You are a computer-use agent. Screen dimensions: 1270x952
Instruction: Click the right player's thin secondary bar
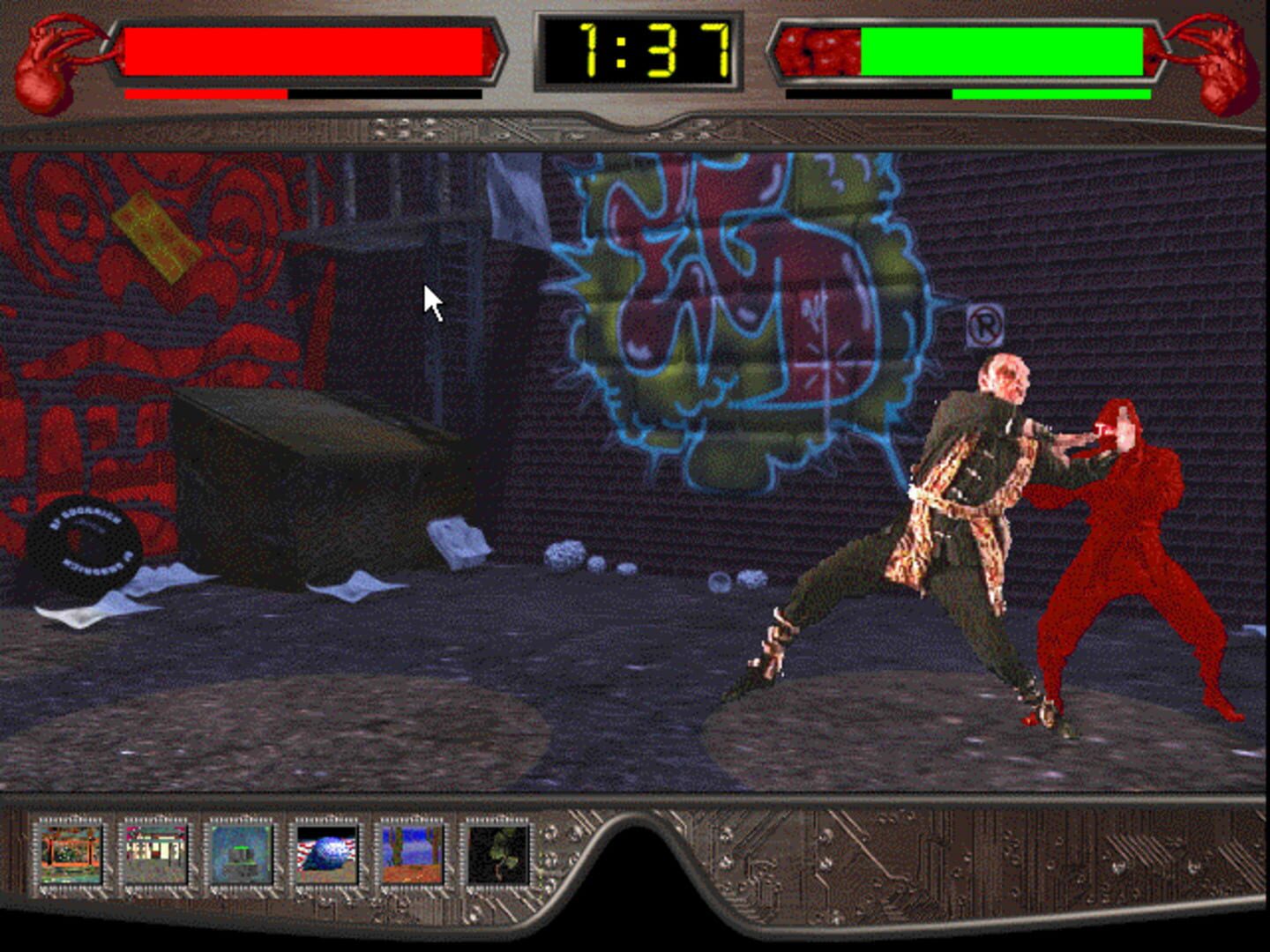pos(1050,91)
